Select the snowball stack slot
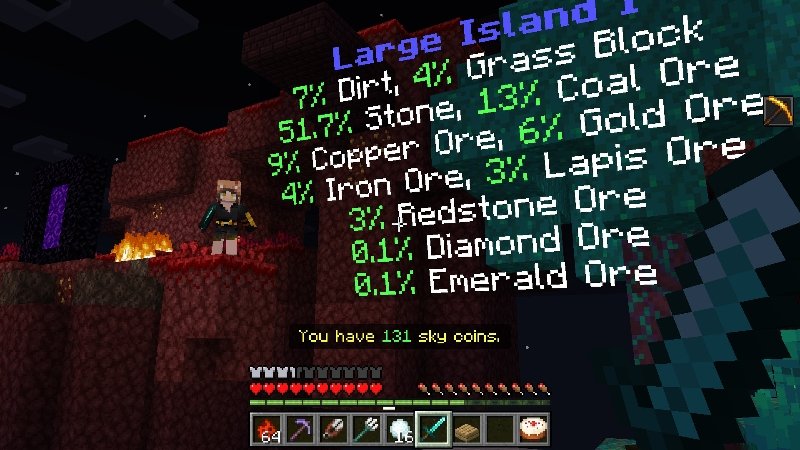Screen dimensions: 800x450 (x=398, y=429)
